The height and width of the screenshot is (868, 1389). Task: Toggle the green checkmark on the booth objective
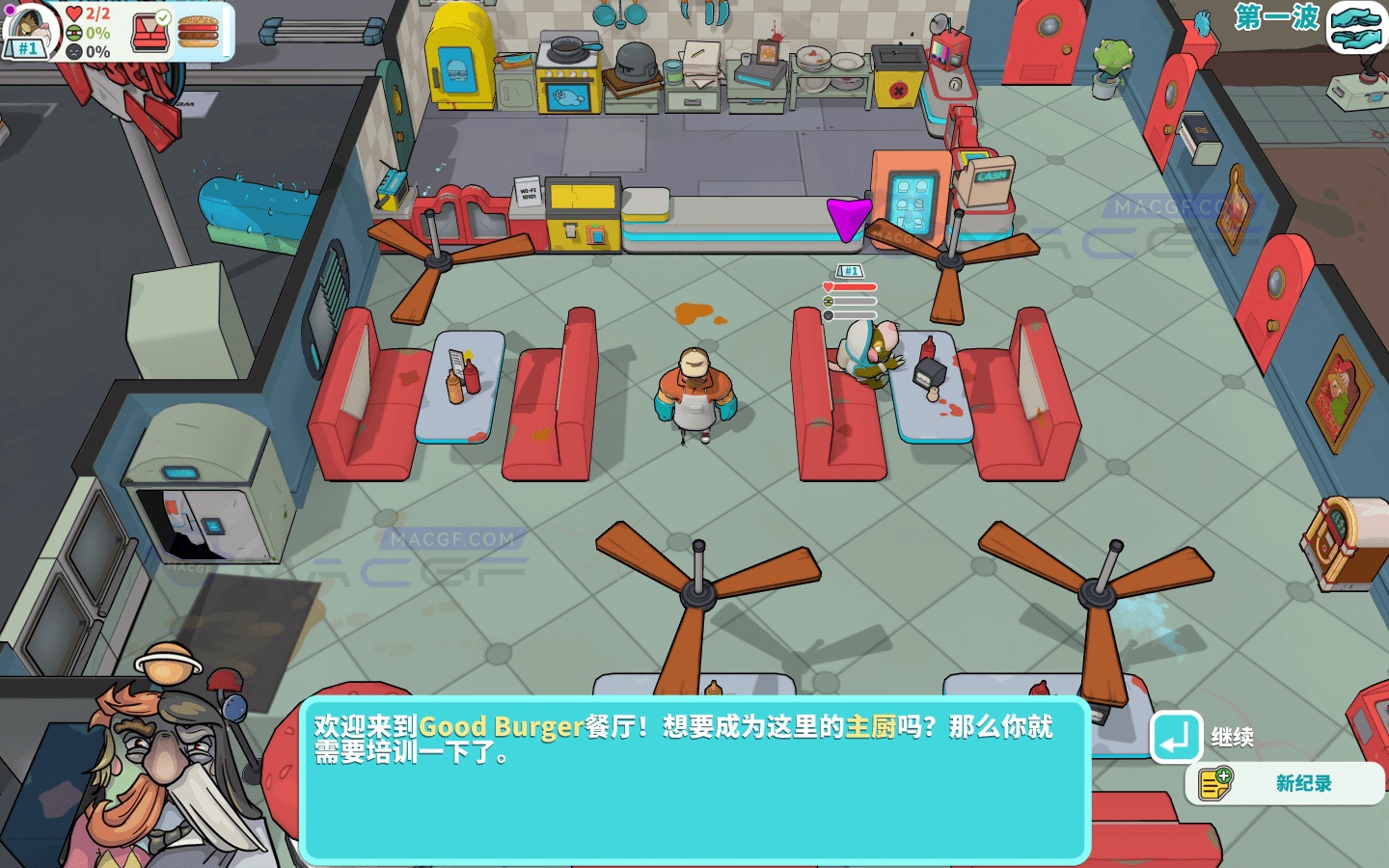(162, 17)
